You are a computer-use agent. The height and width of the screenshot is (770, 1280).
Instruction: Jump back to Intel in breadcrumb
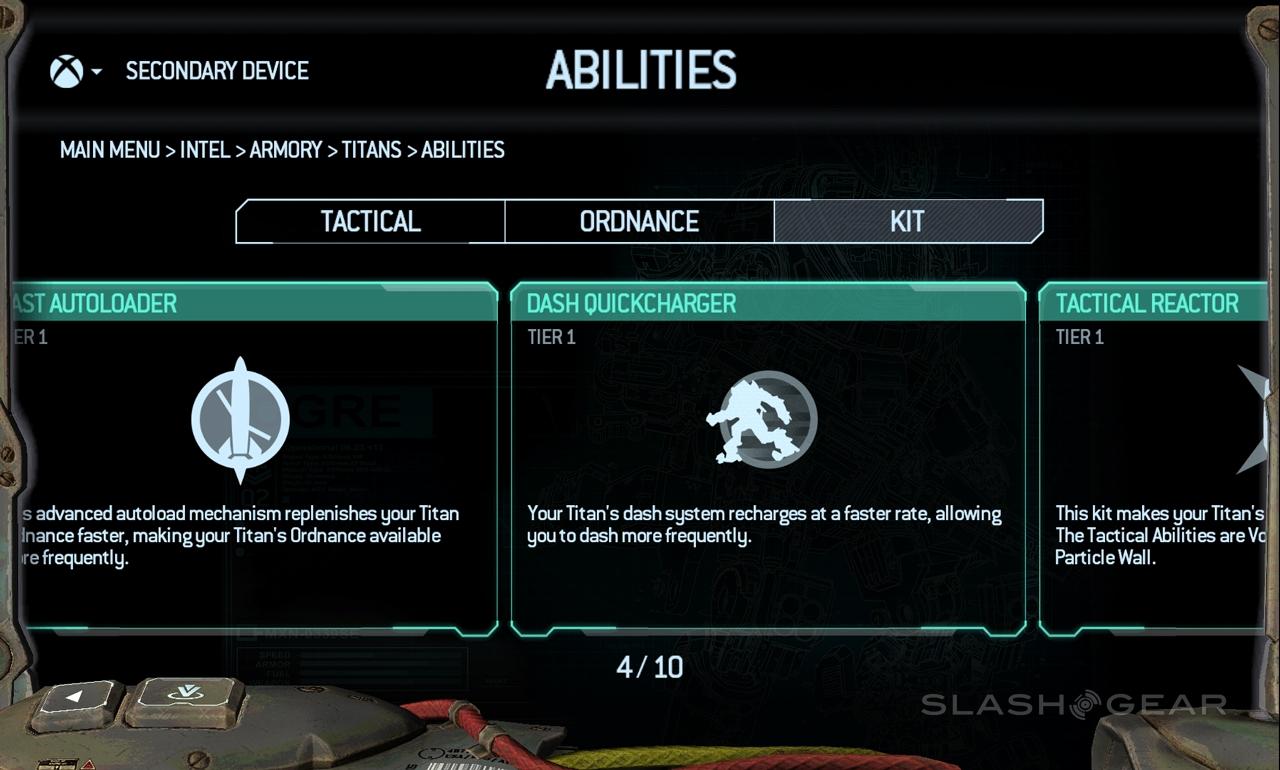tap(206, 150)
